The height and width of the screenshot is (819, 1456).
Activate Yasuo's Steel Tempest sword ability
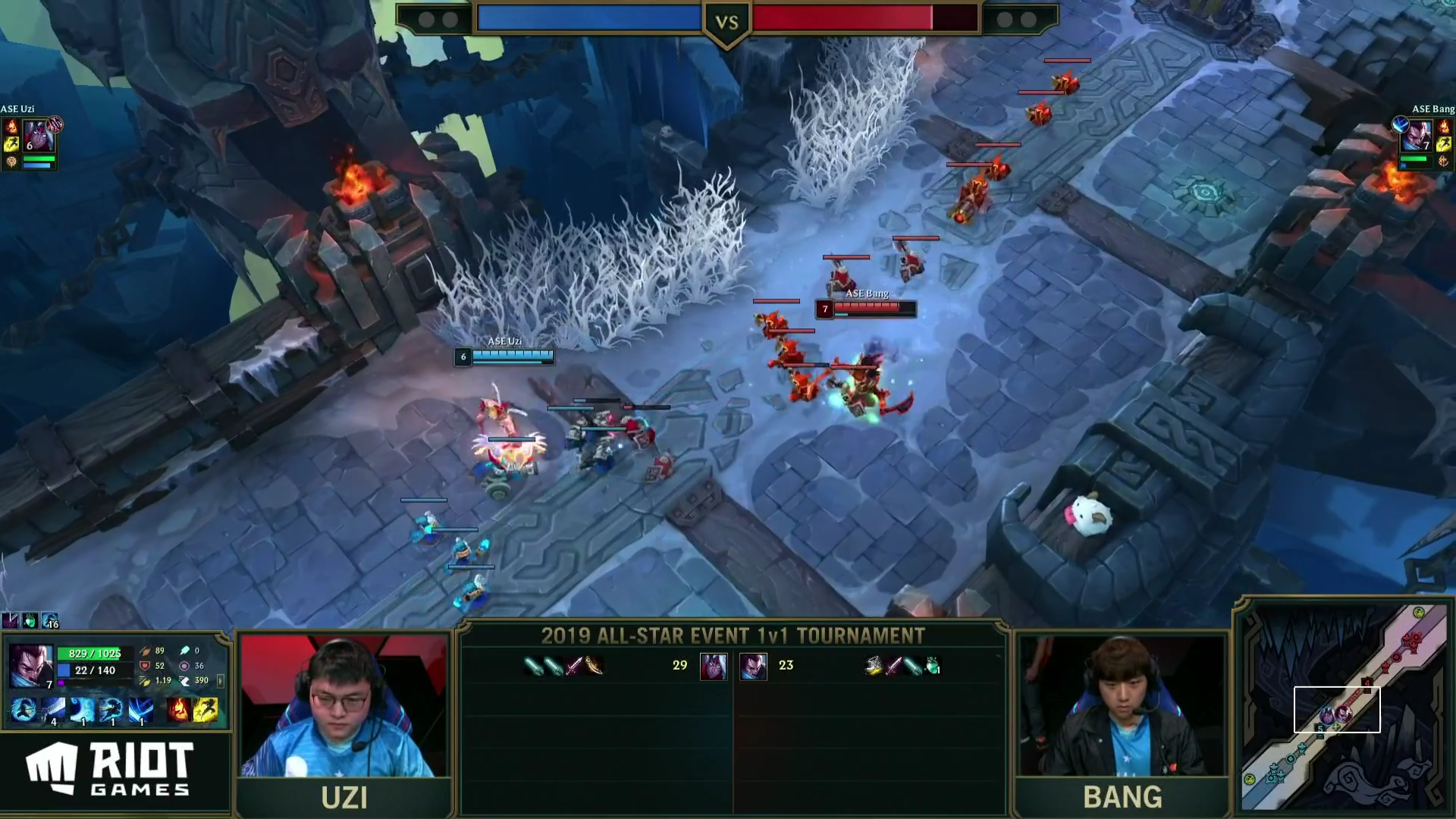click(x=53, y=710)
